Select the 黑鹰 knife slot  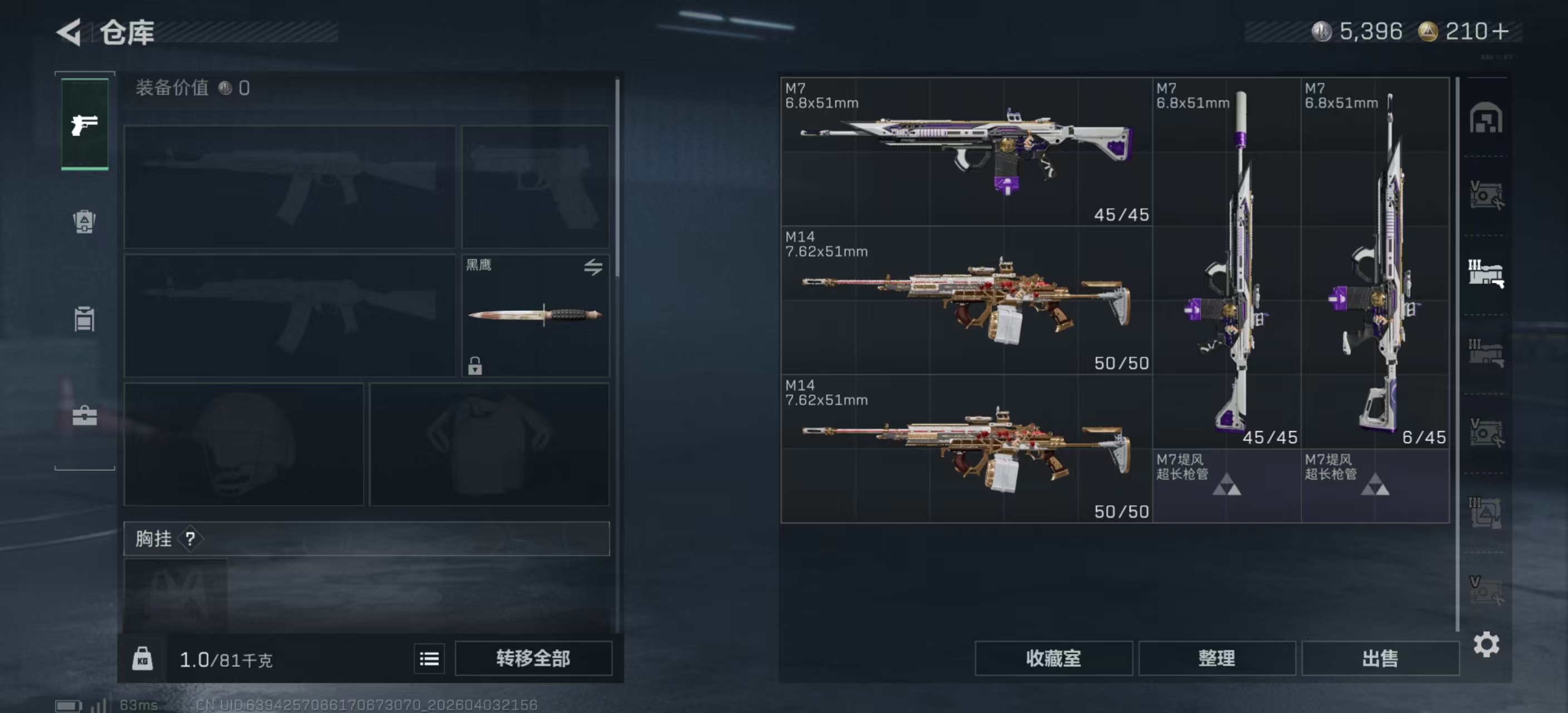coord(535,315)
